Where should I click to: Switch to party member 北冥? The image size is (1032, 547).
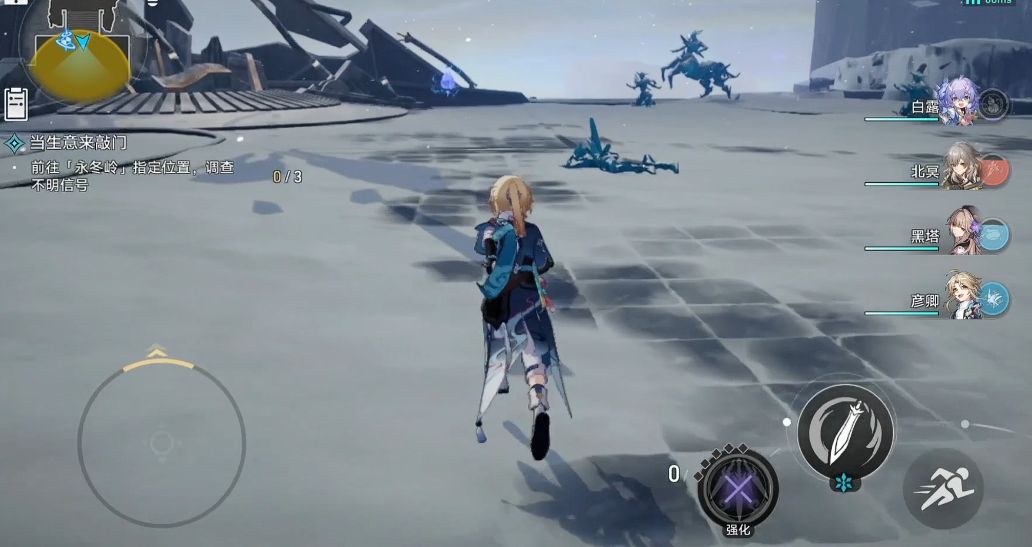click(962, 168)
